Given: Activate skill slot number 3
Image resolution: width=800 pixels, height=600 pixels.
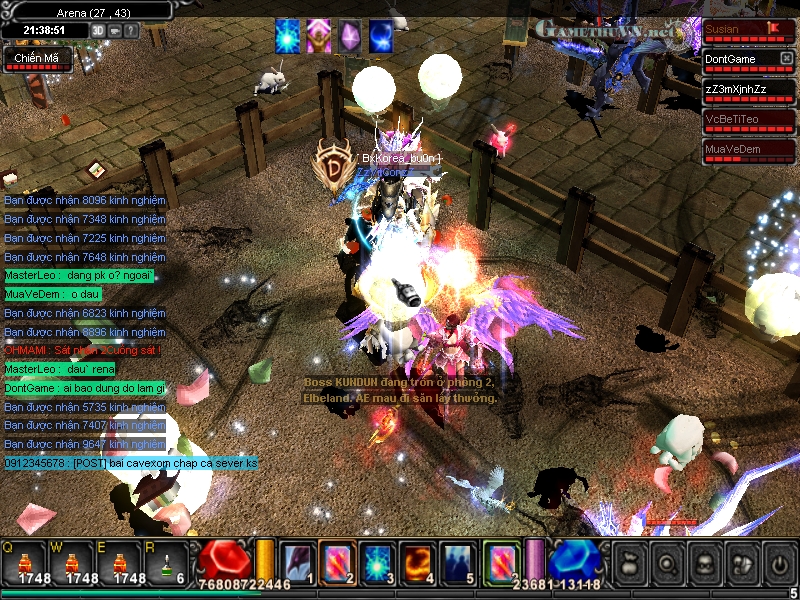Looking at the screenshot, I should coord(377,561).
